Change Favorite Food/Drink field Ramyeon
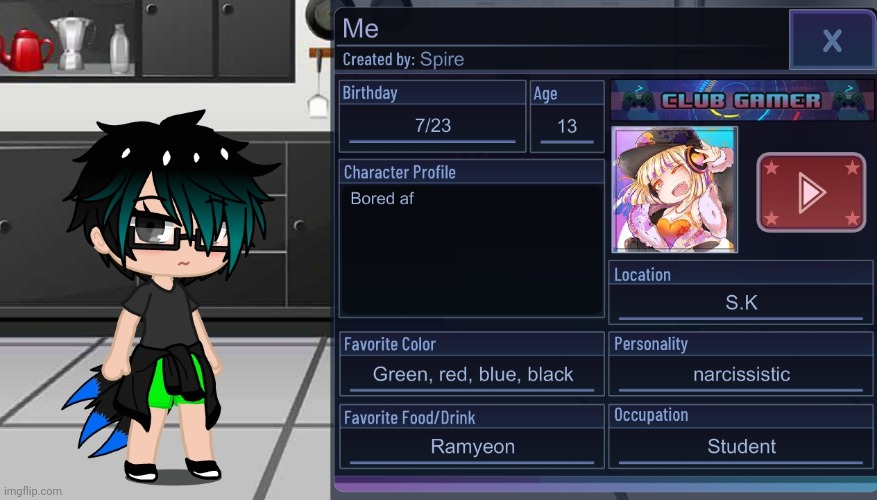The height and width of the screenshot is (500, 877). (x=472, y=447)
